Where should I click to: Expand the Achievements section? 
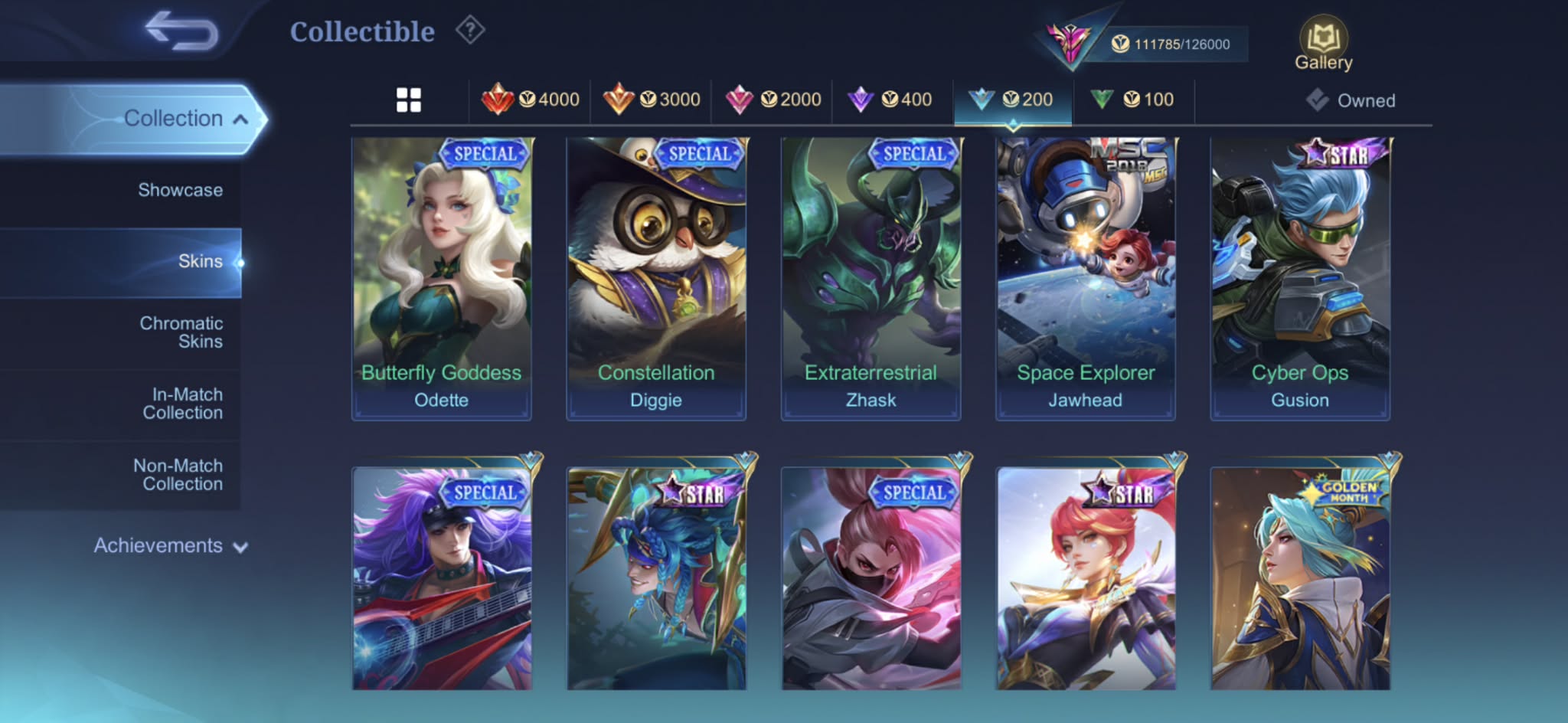coord(170,546)
